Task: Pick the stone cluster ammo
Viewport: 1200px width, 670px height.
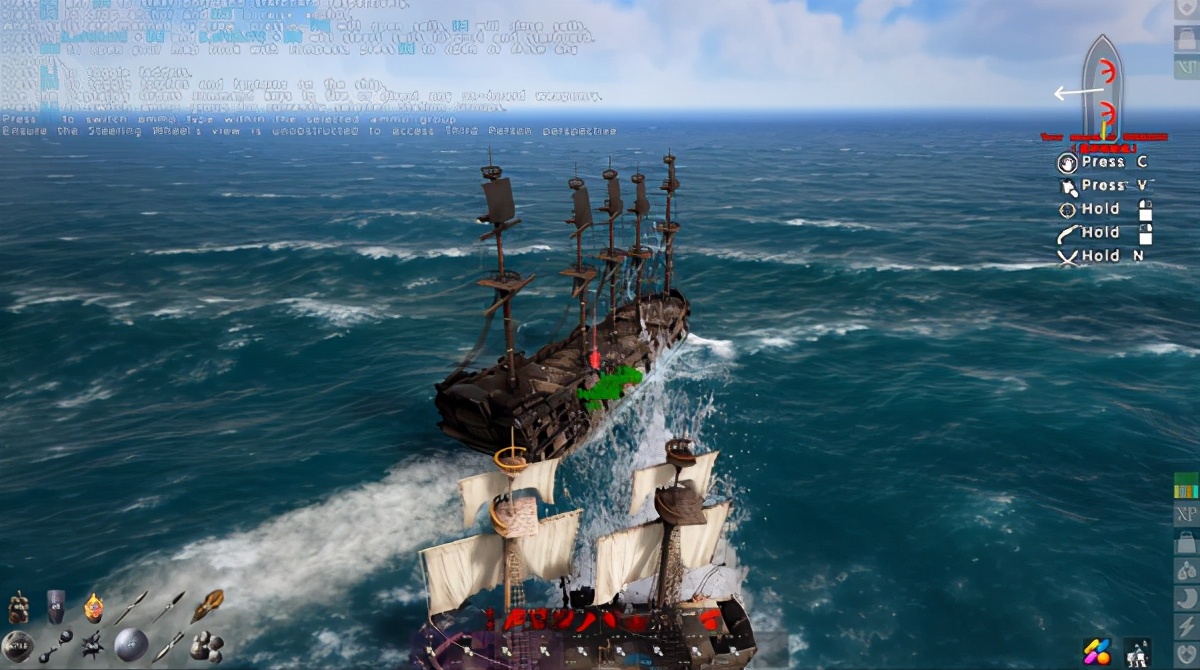Action: tap(207, 645)
